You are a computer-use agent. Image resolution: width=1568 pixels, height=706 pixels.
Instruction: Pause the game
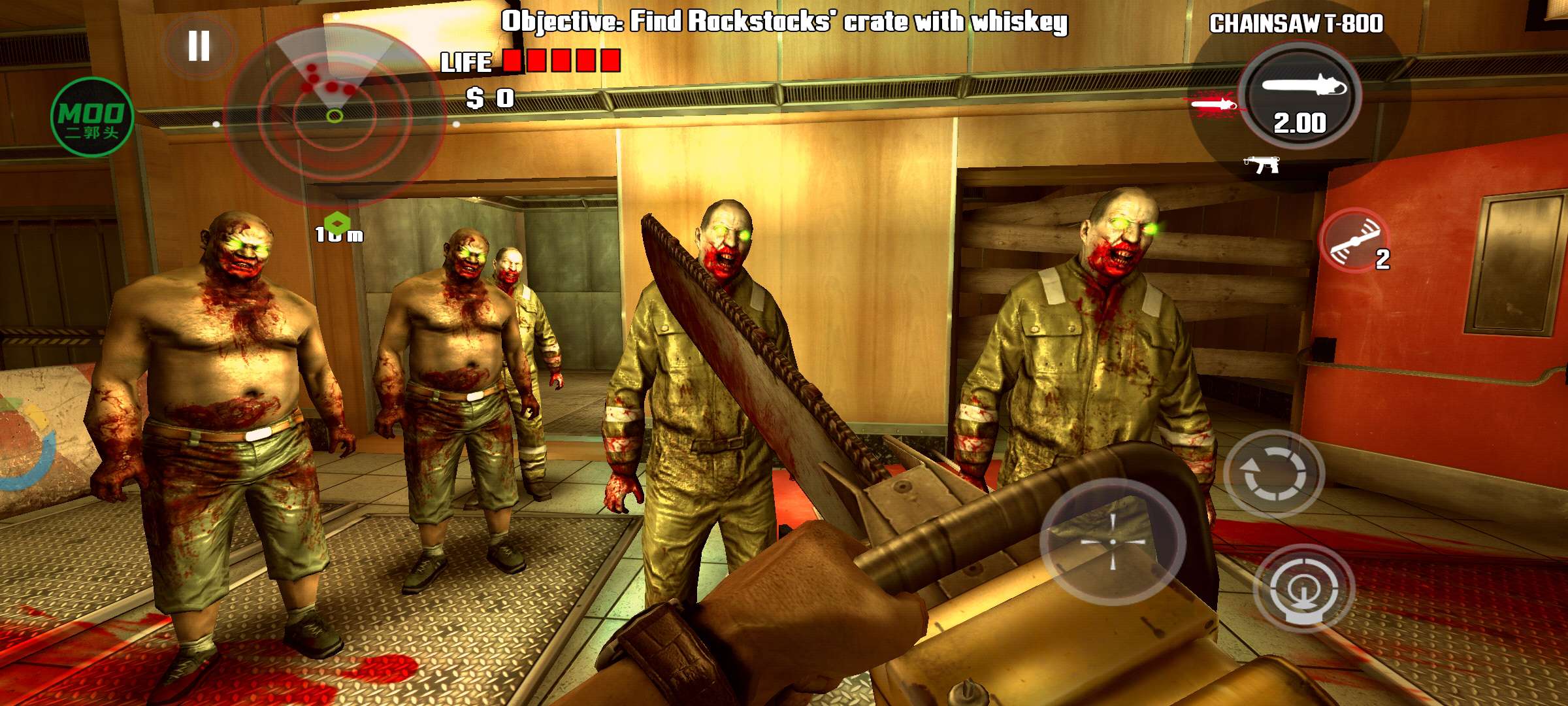click(199, 46)
